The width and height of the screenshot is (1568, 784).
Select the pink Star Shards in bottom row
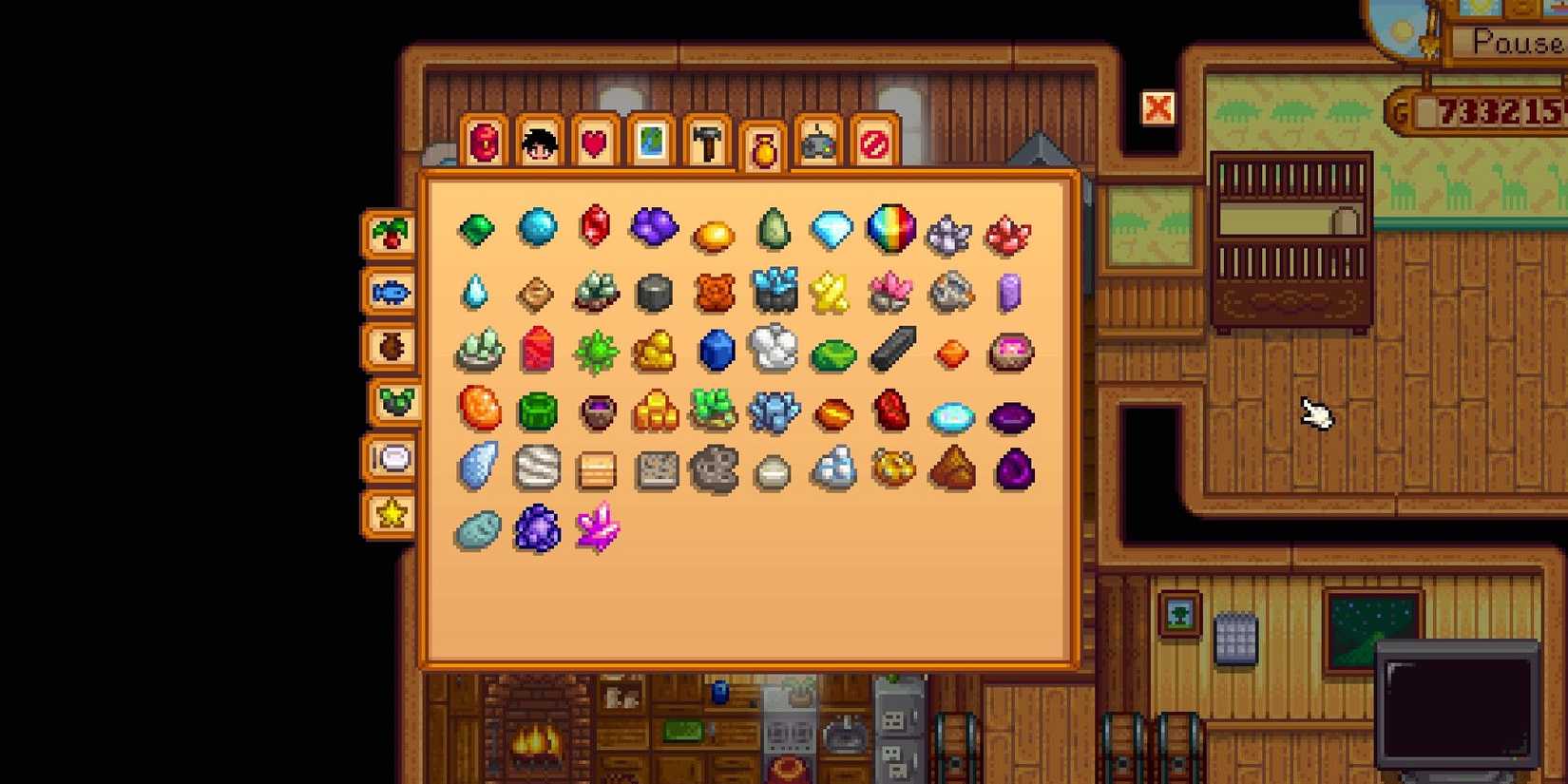[594, 532]
